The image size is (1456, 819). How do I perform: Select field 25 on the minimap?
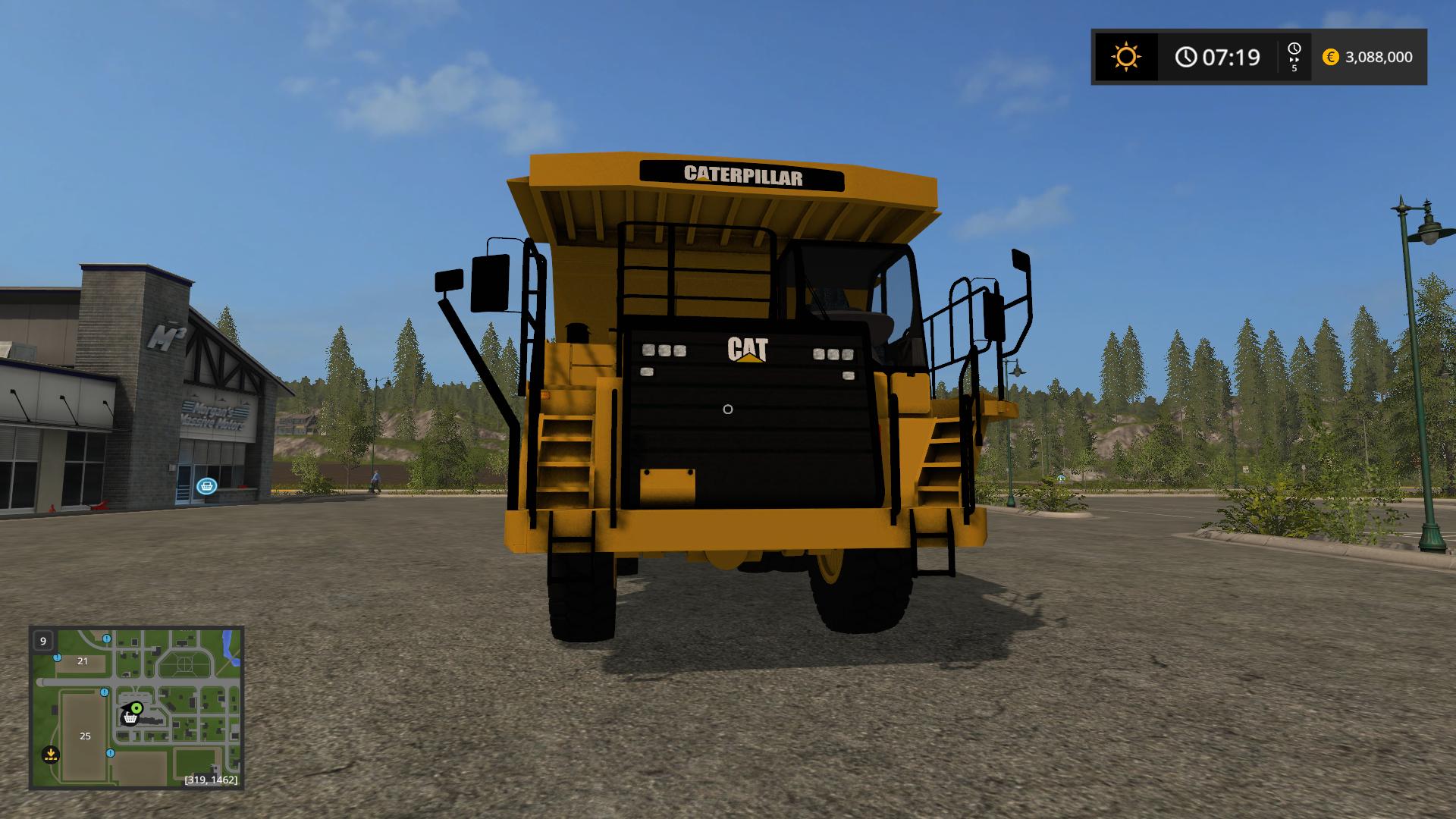click(85, 736)
